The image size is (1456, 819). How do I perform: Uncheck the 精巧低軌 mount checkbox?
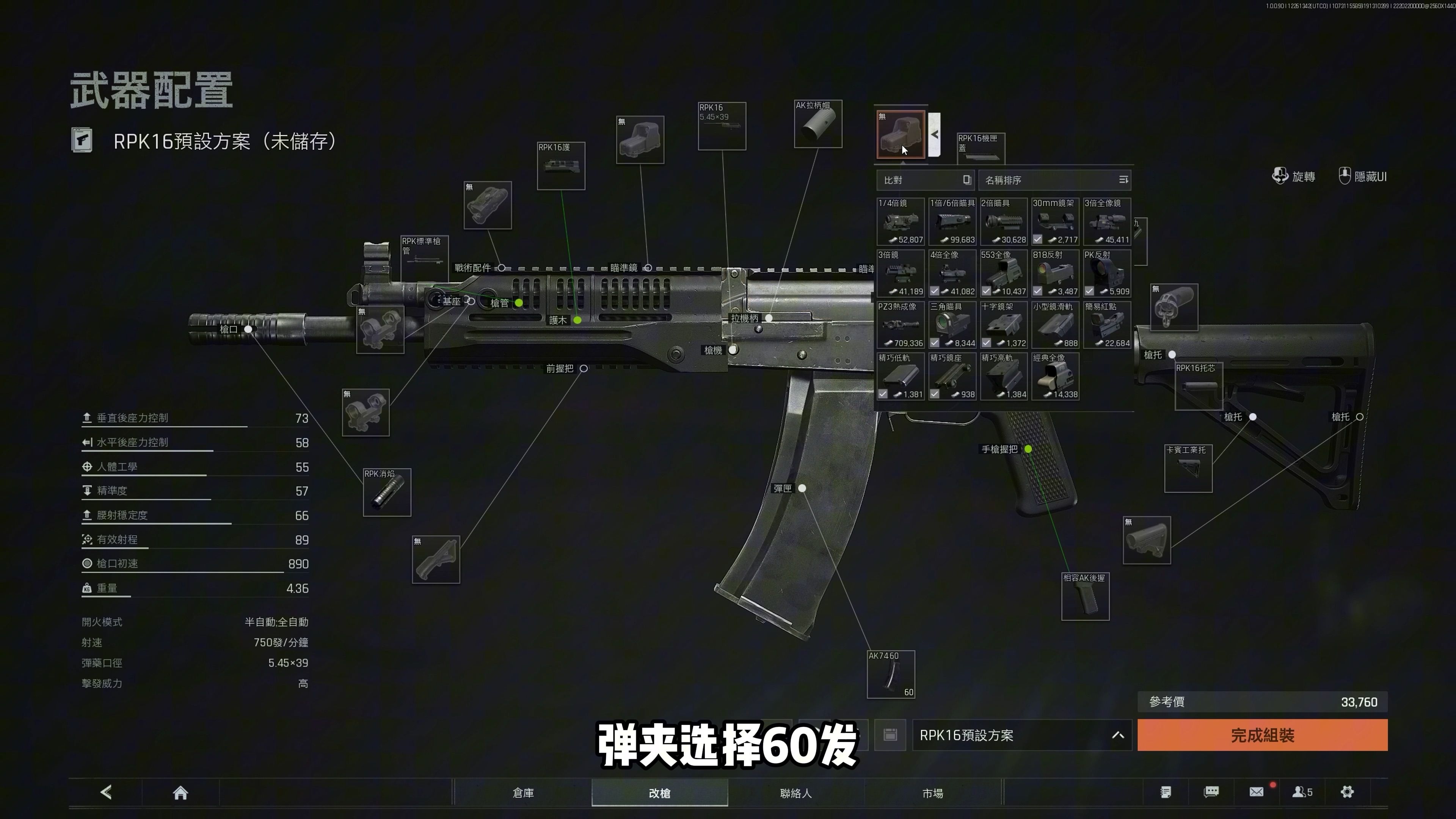tap(883, 394)
